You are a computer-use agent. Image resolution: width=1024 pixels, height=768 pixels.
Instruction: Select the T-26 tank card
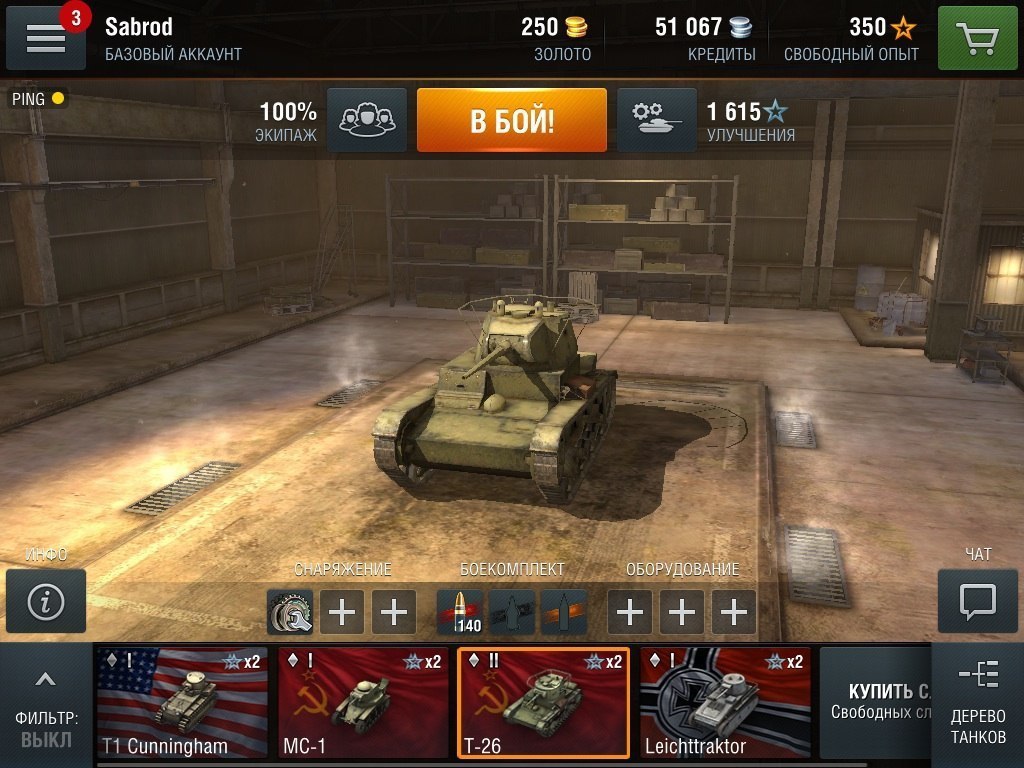click(544, 703)
